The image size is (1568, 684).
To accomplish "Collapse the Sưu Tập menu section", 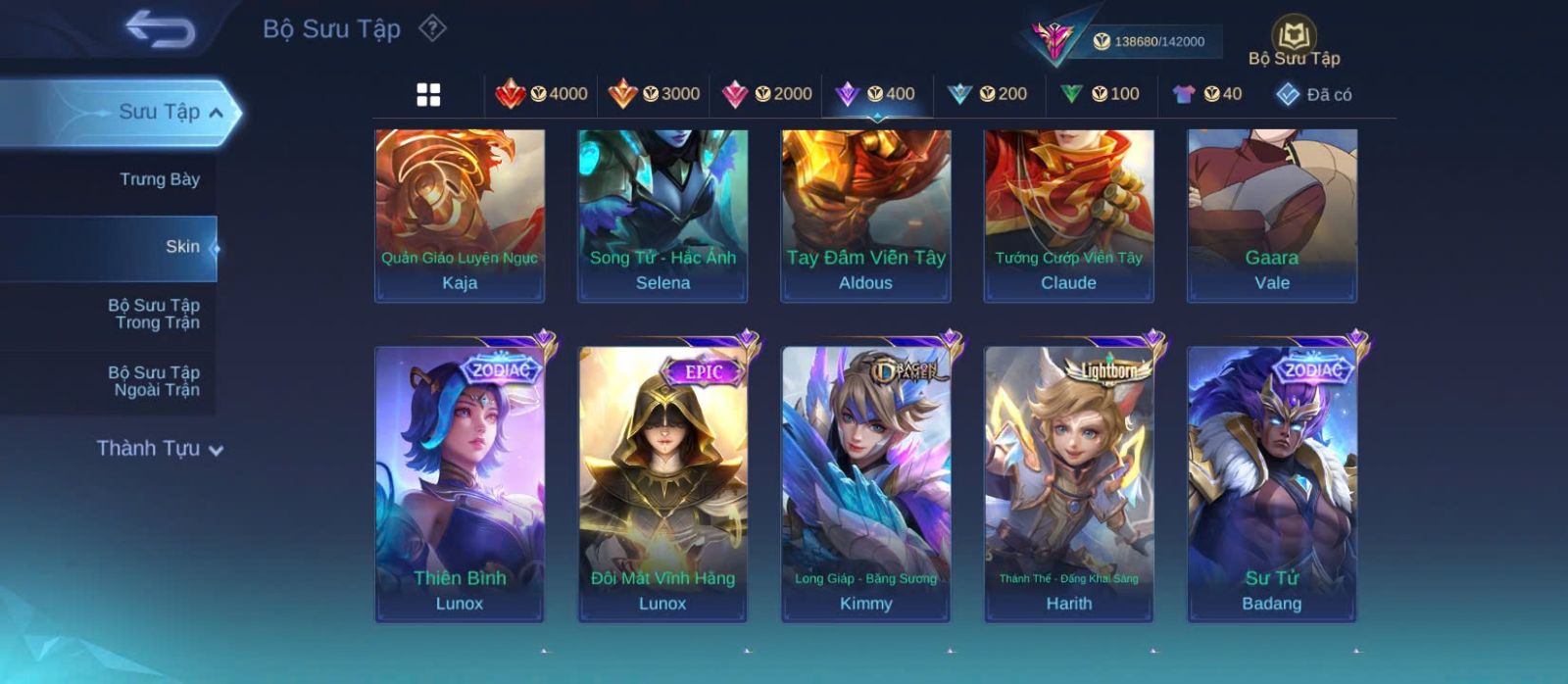I will 216,113.
